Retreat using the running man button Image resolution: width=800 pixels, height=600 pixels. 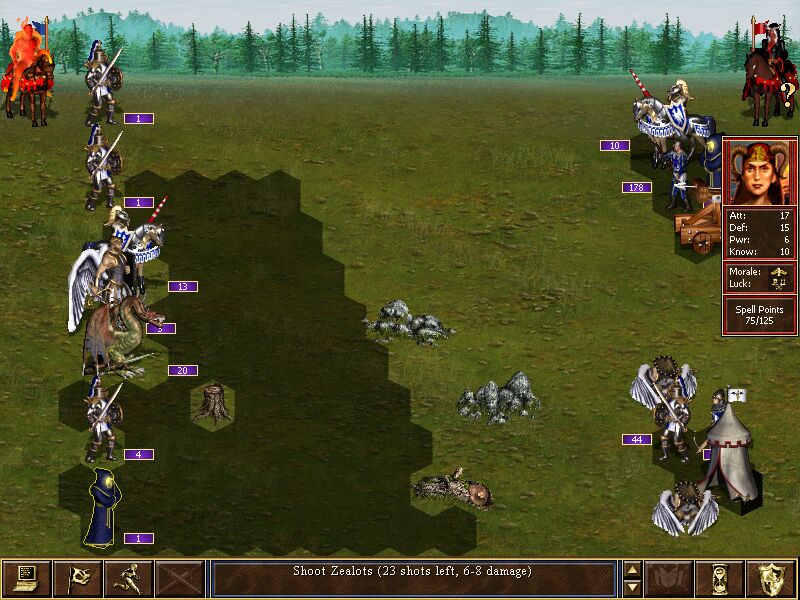pos(128,578)
